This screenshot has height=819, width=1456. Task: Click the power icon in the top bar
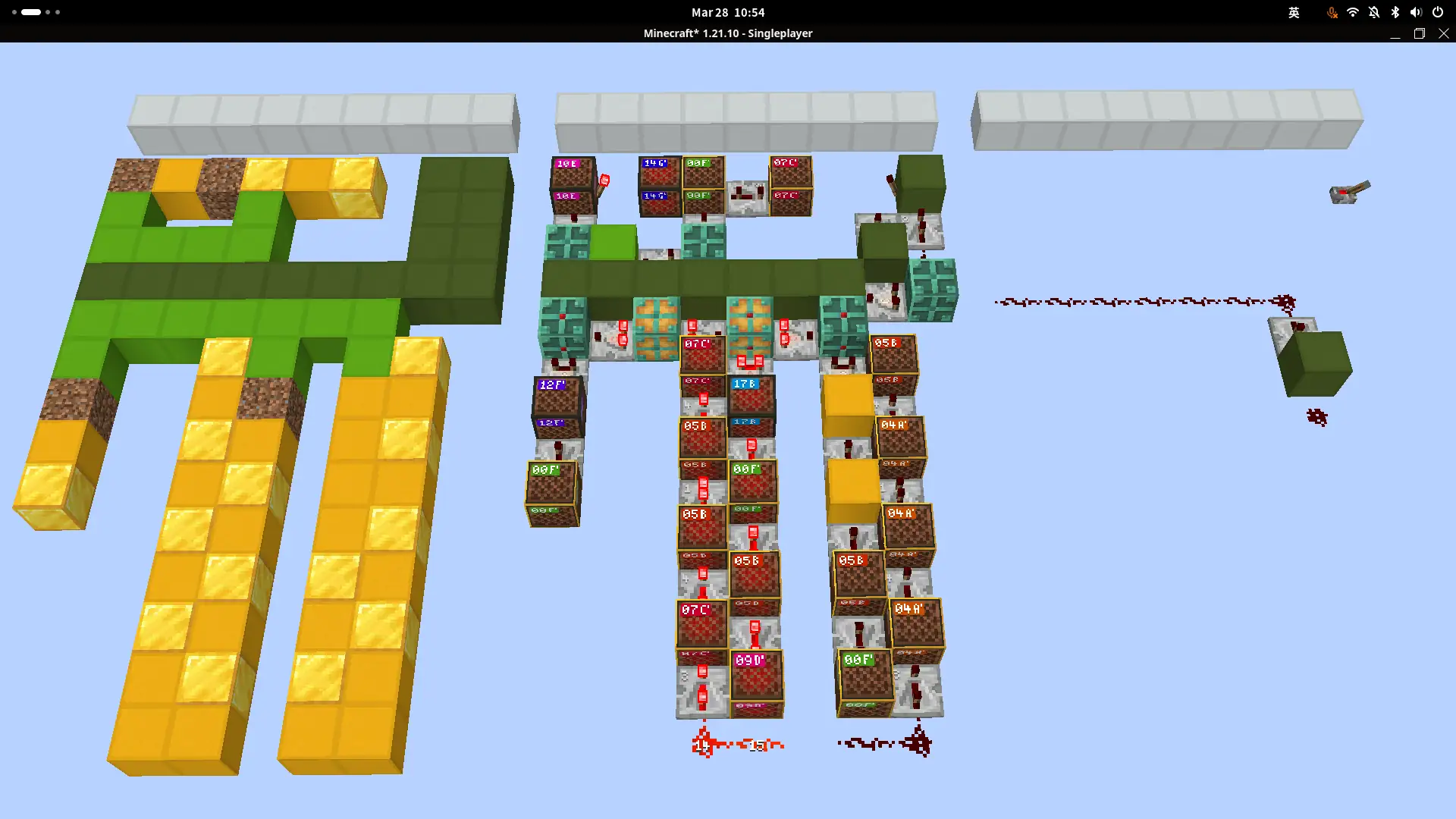1437,12
